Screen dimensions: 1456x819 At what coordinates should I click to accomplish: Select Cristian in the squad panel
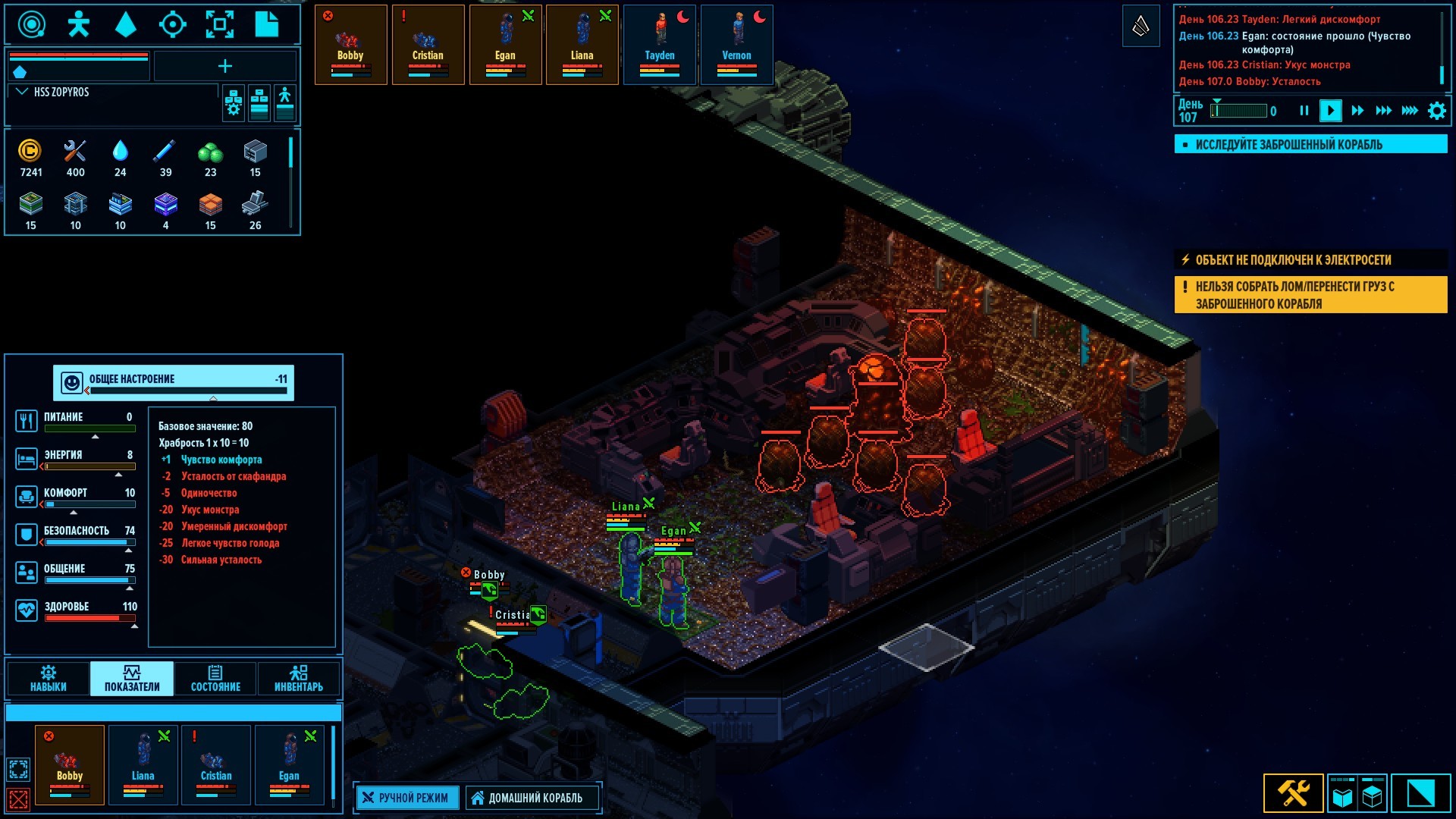pyautogui.click(x=216, y=764)
